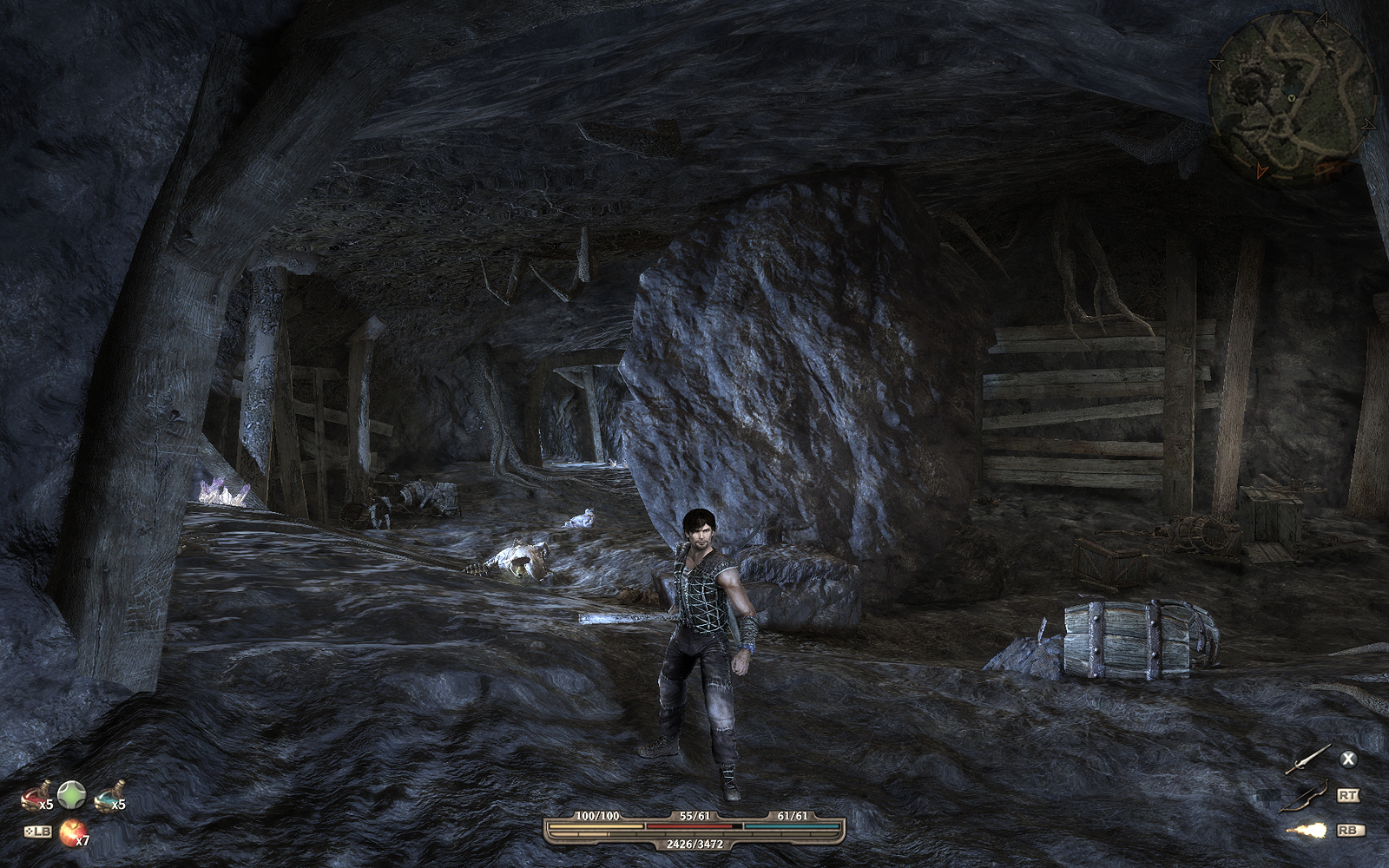Select the sword weapon icon
1389x868 pixels.
tap(1309, 759)
